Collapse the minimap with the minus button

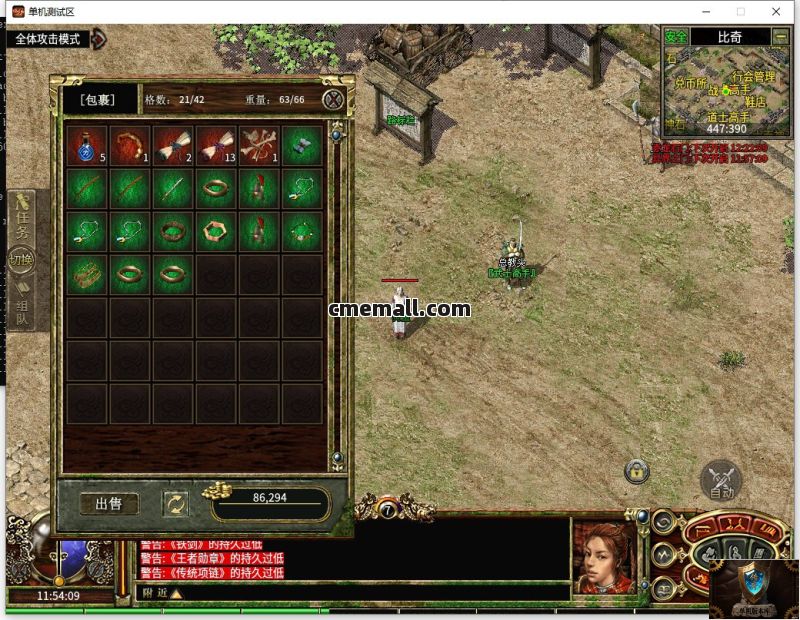pyautogui.click(x=780, y=37)
